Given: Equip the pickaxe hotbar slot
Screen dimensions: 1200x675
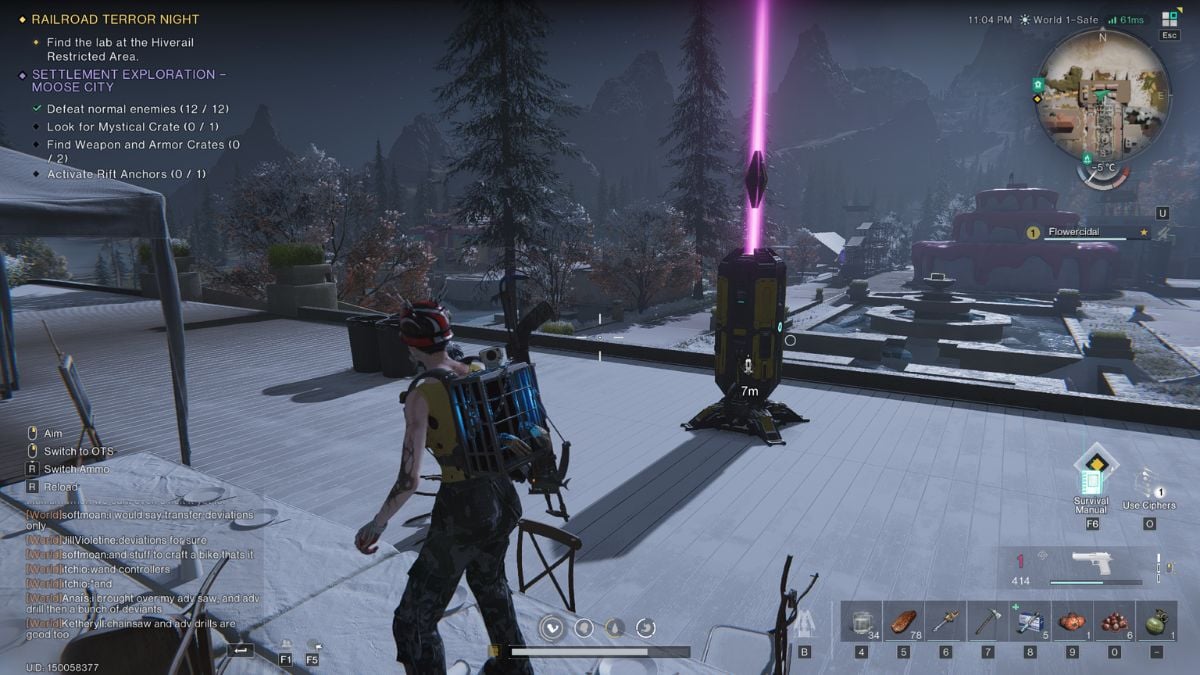Looking at the screenshot, I should (x=987, y=622).
